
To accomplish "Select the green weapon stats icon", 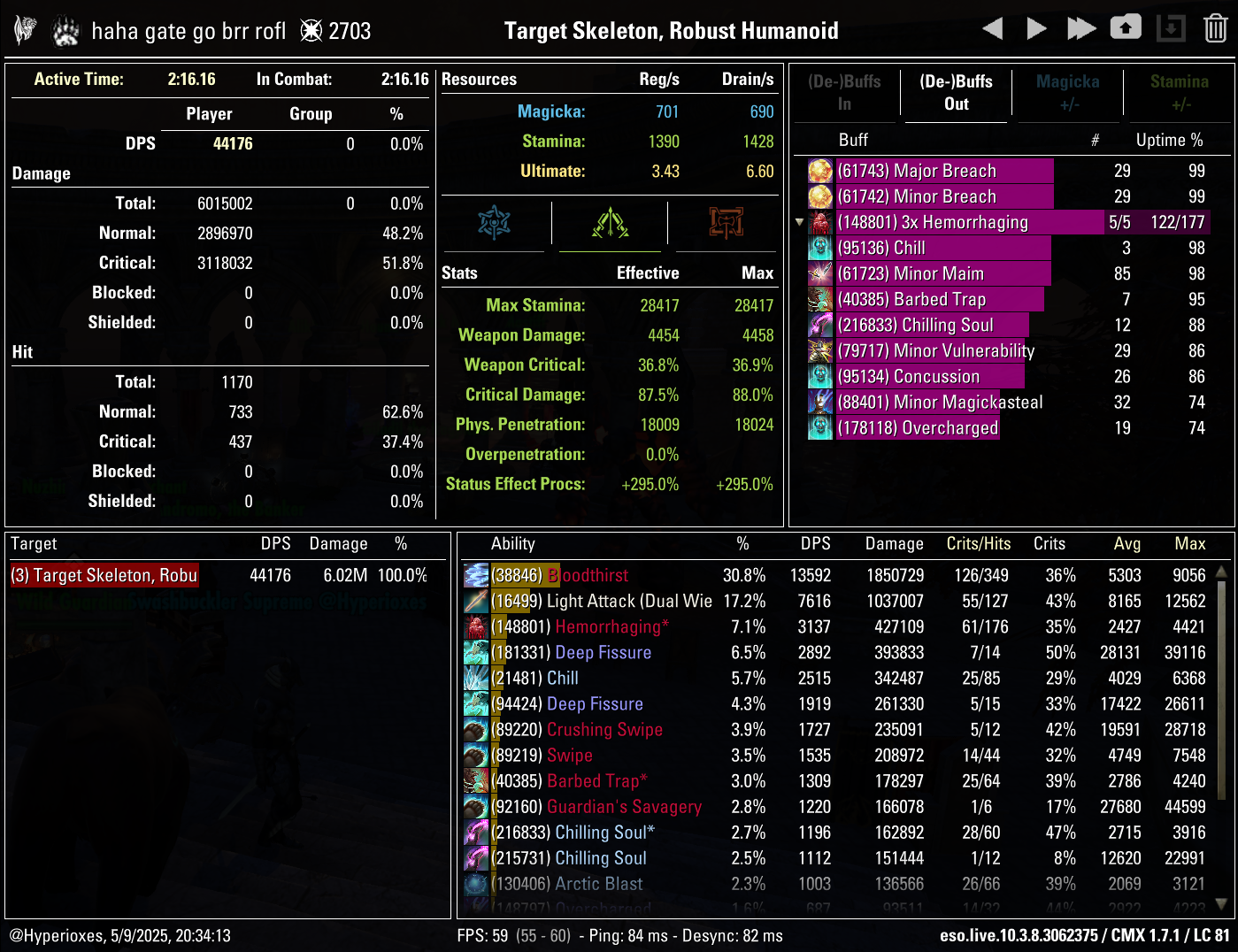I will (x=609, y=224).
